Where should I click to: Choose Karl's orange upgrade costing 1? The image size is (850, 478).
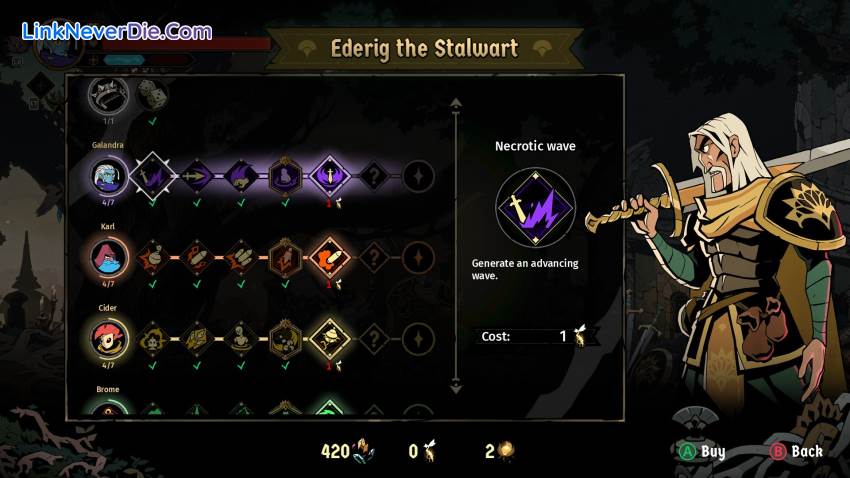pos(330,258)
